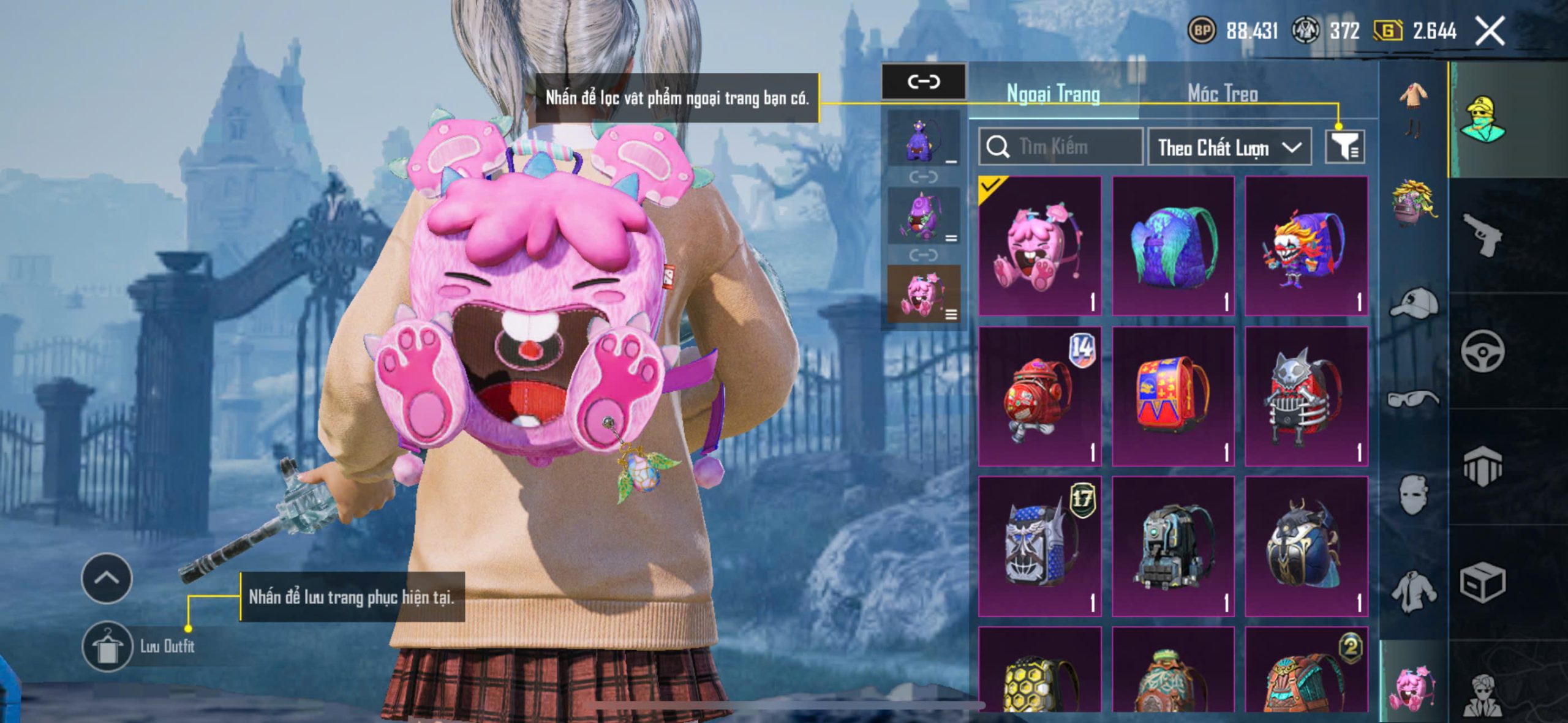Open the pistol weapon skins category
1568x723 pixels.
(x=1482, y=234)
